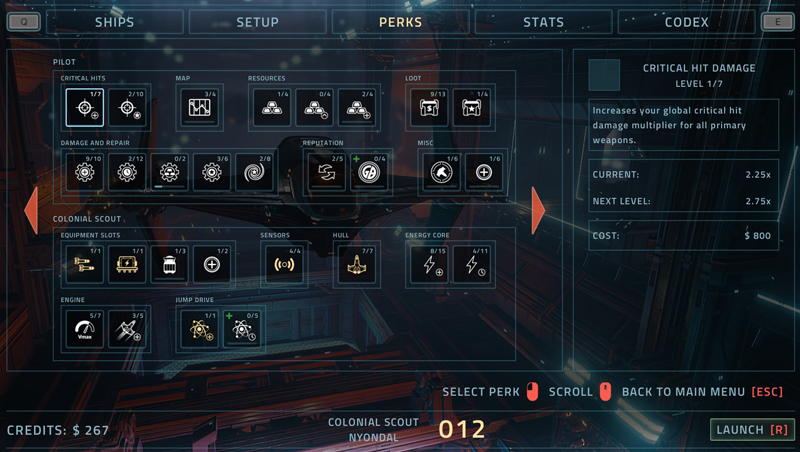Pick the Vmax engine speed perk
This screenshot has width=800, height=452.
point(85,328)
